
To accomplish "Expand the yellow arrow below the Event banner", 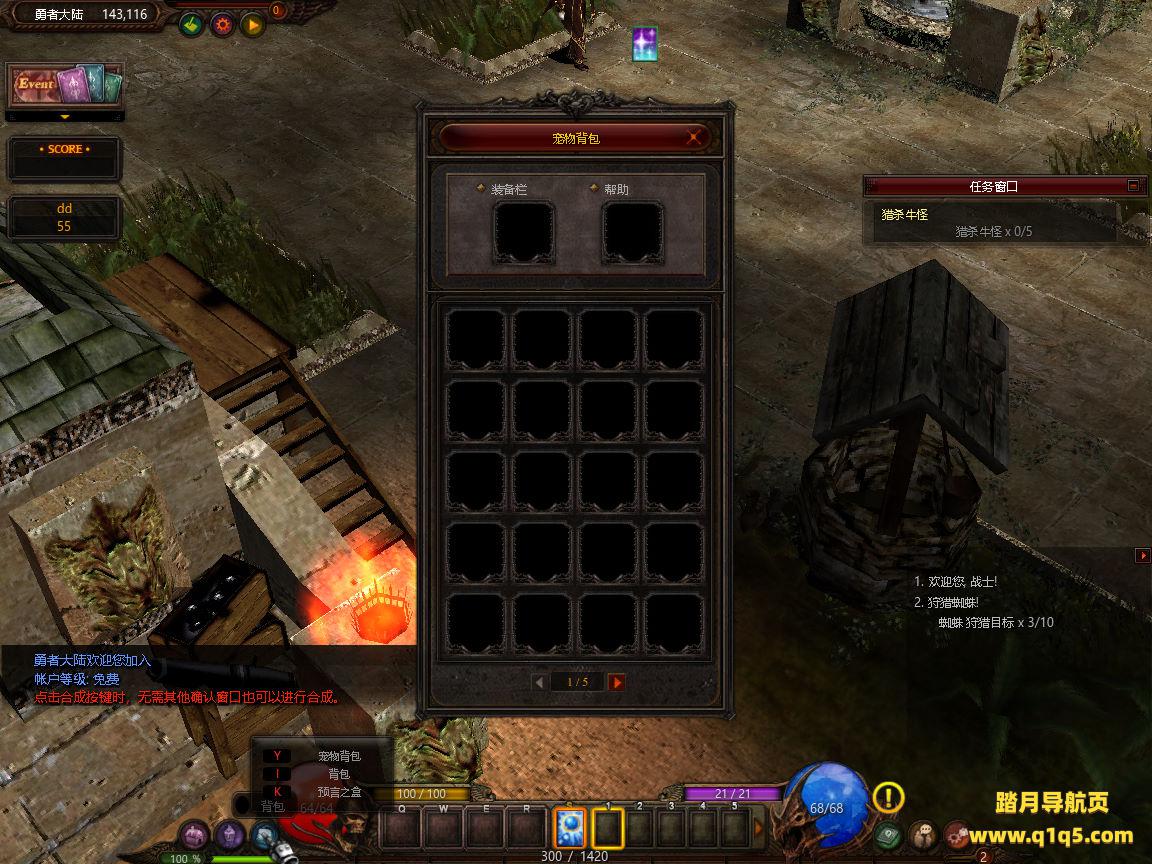I will pyautogui.click(x=64, y=117).
